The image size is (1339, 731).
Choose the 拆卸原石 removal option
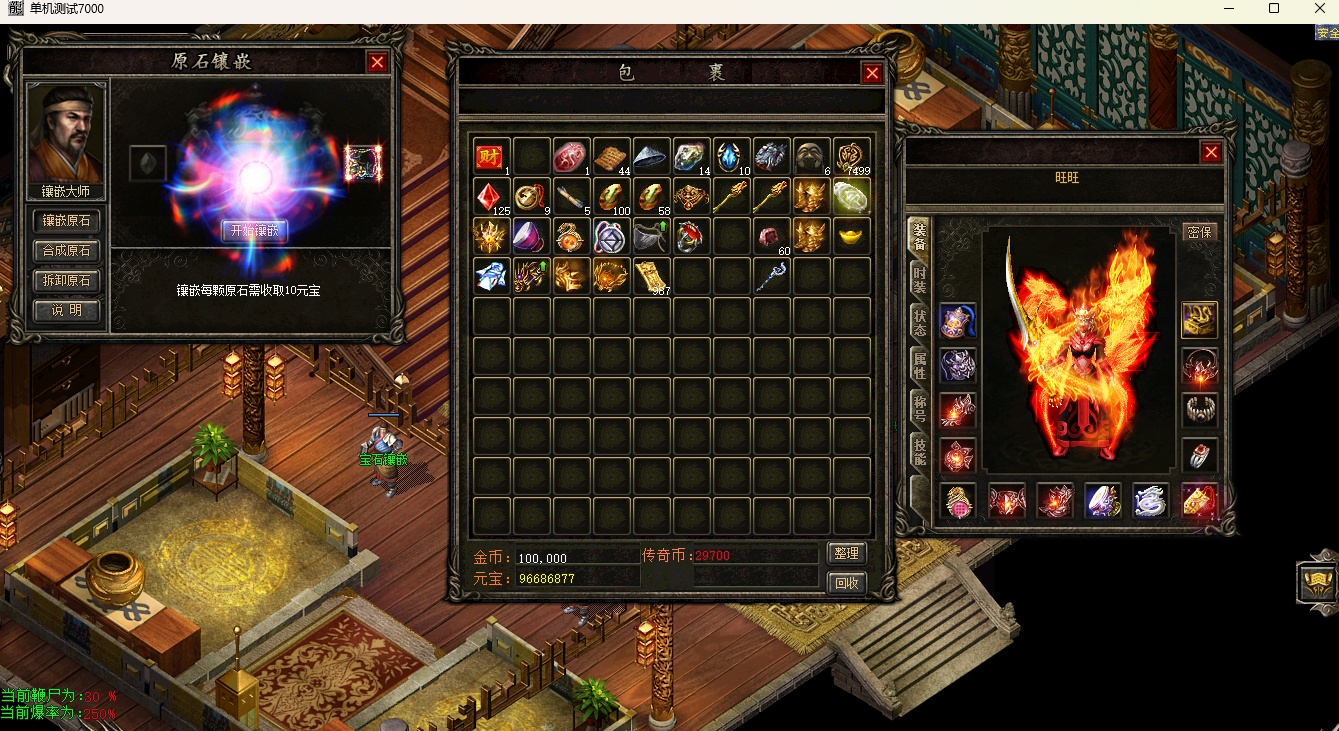pos(67,281)
